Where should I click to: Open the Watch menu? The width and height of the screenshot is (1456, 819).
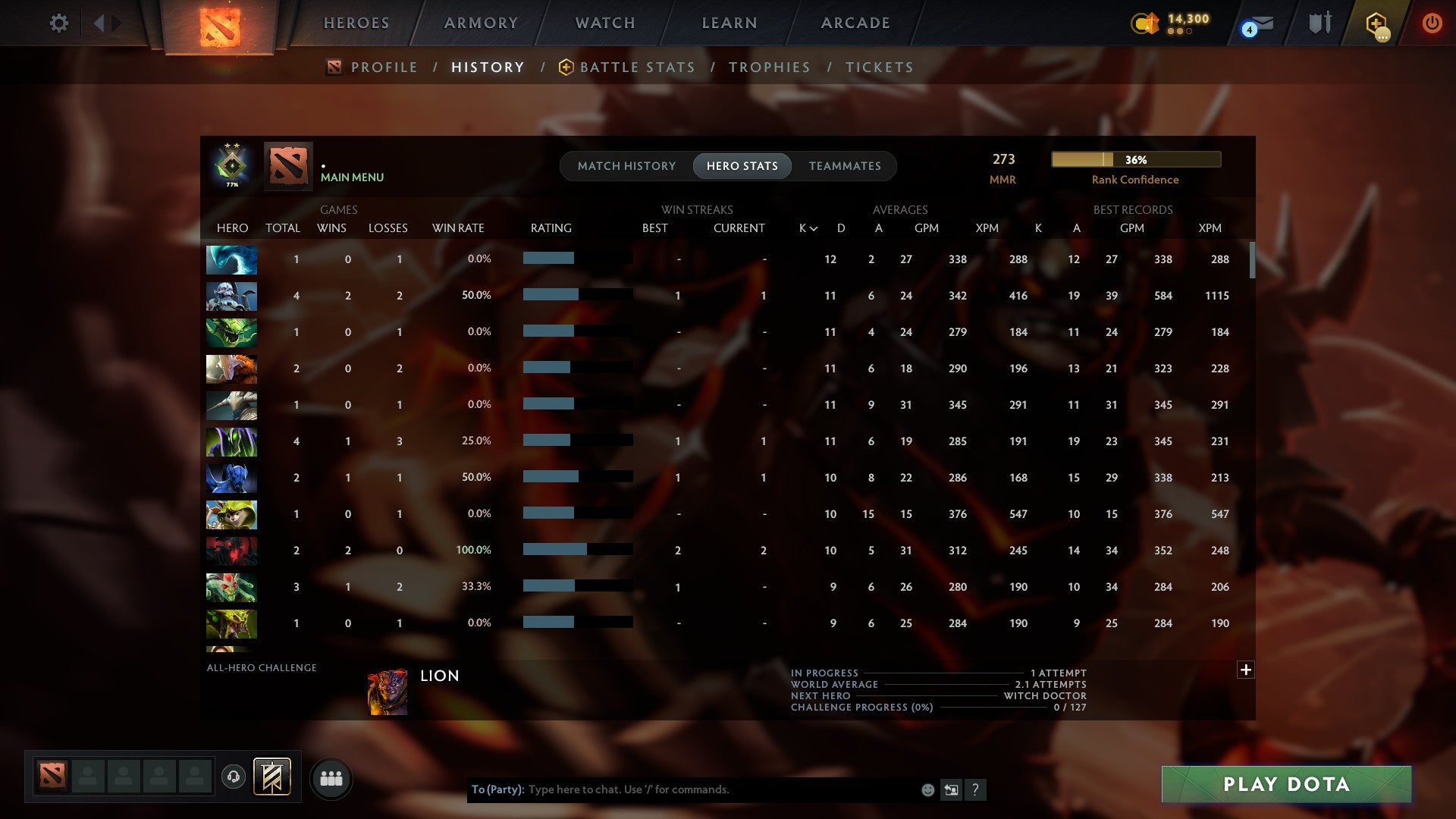pos(604,23)
